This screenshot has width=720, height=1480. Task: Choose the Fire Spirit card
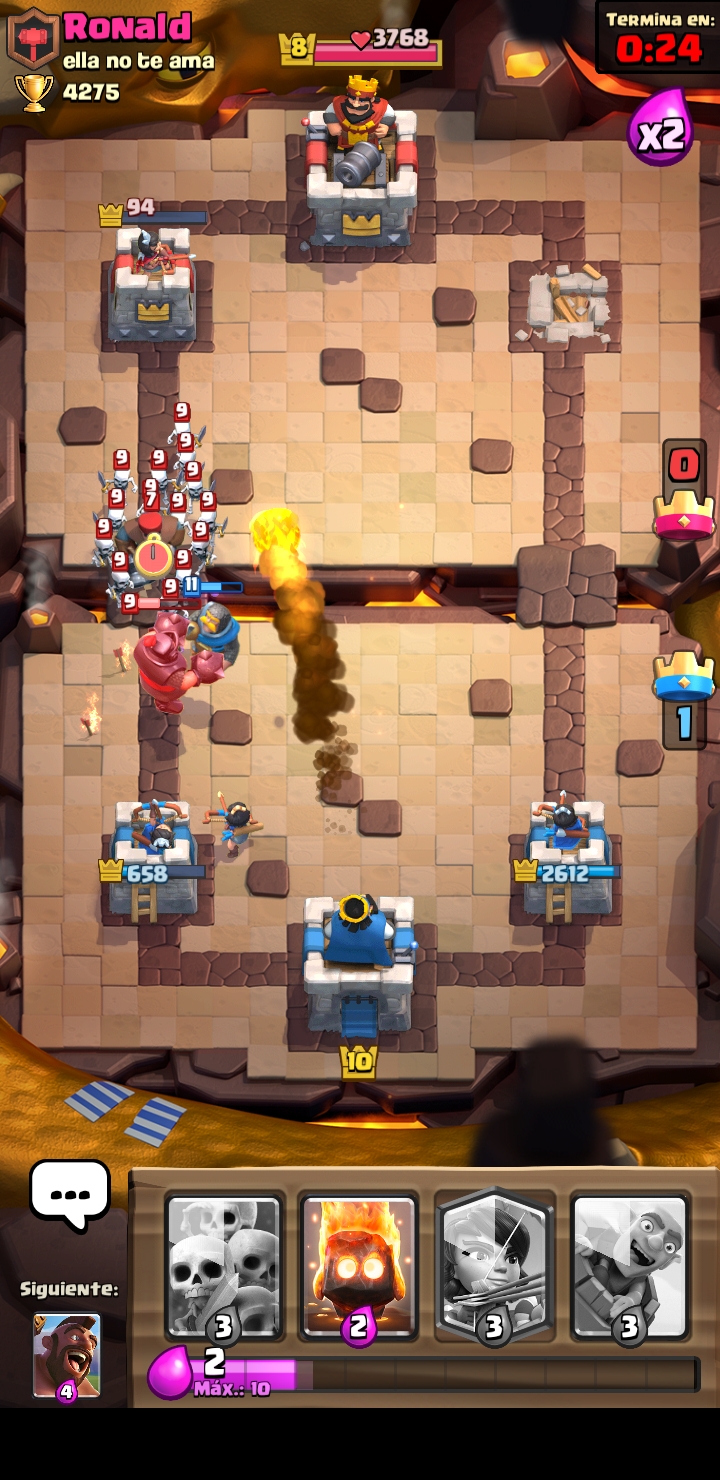[358, 1266]
